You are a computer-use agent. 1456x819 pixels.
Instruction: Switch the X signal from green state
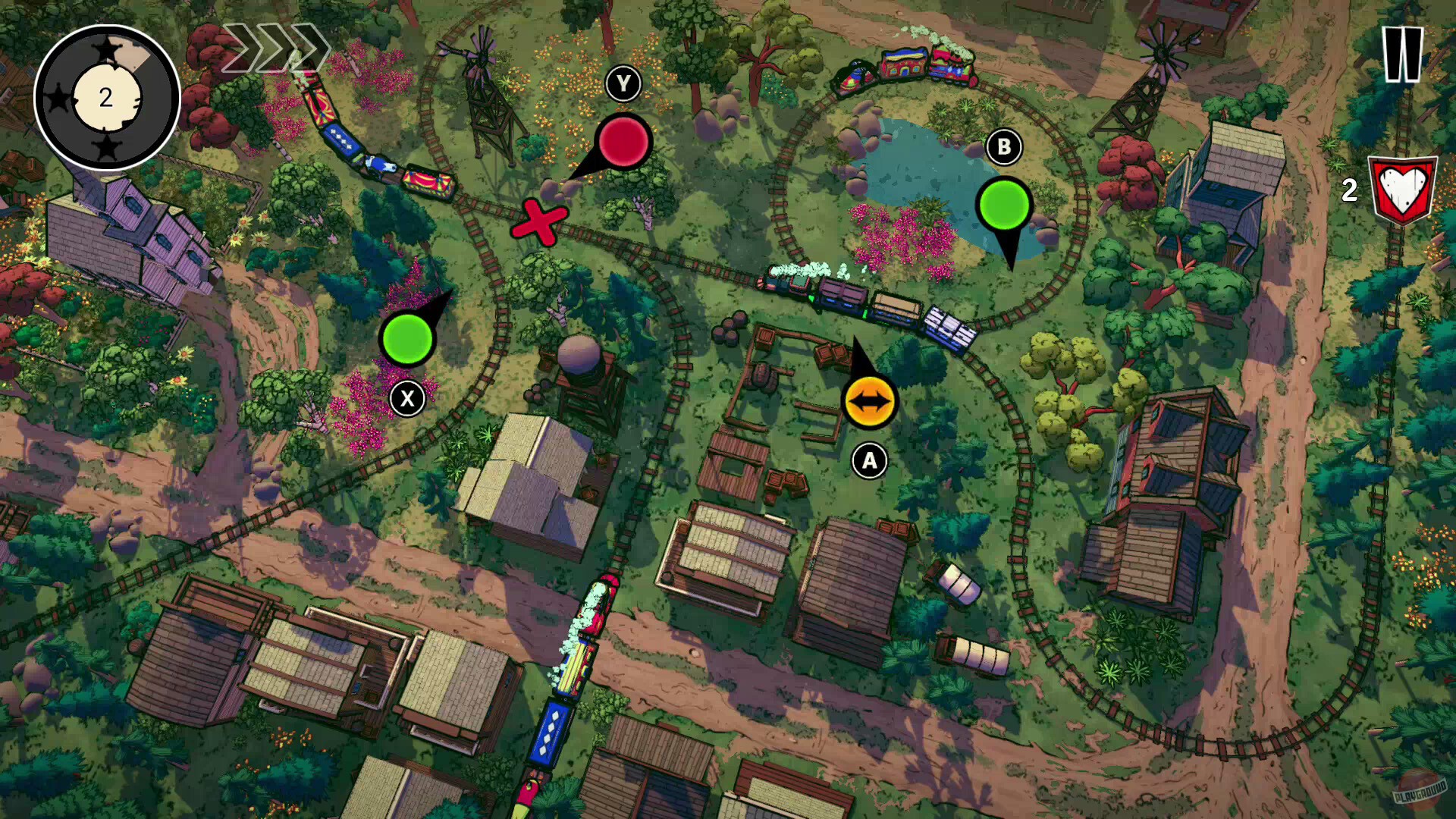pyautogui.click(x=409, y=339)
